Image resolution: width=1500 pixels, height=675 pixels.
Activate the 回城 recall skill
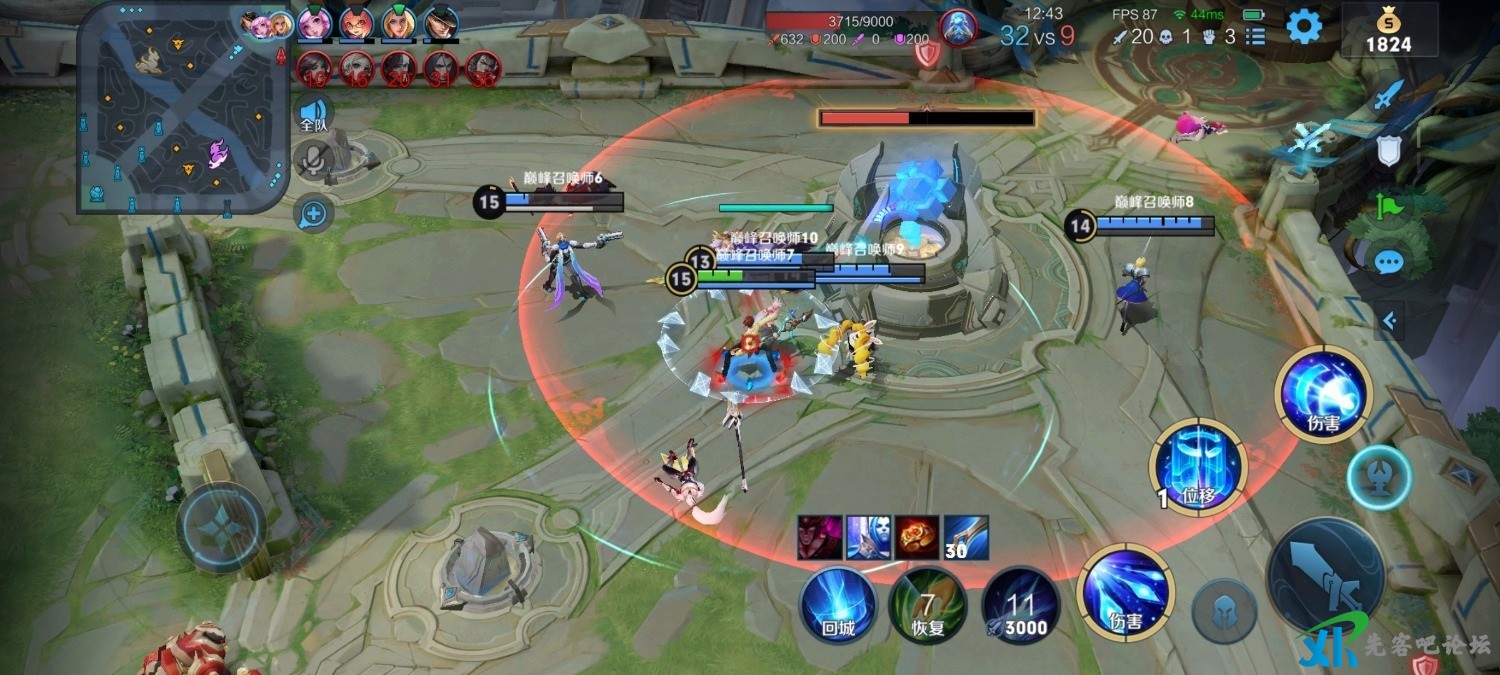[x=838, y=605]
